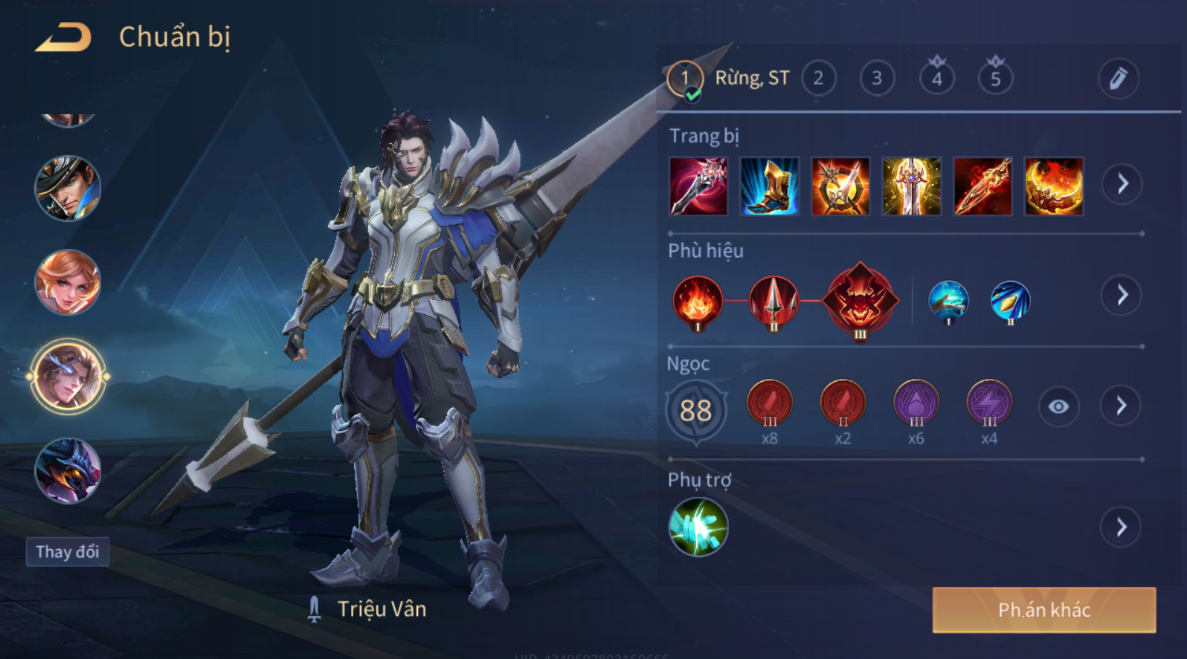Go back using the return arrow

pos(63,38)
